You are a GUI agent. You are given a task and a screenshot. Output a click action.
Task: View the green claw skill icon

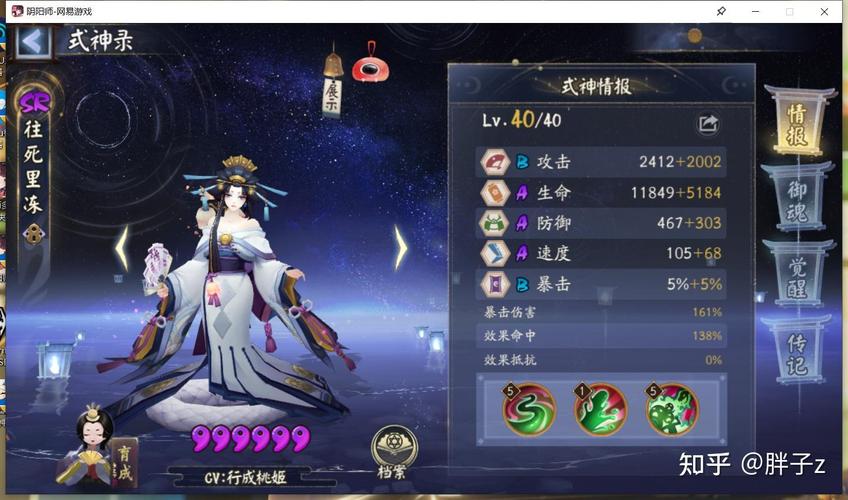600,409
